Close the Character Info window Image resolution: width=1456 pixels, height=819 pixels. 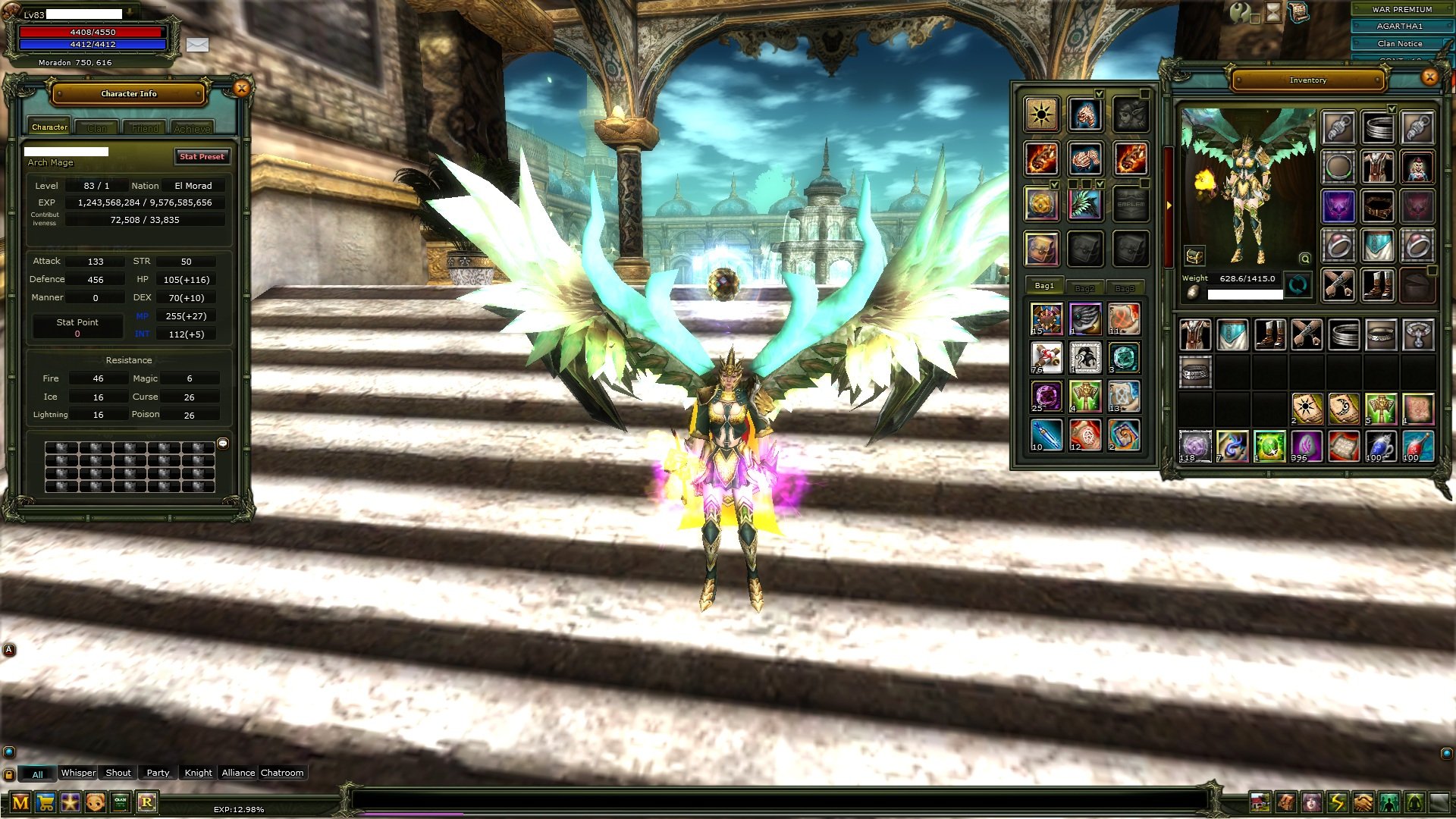point(241,89)
